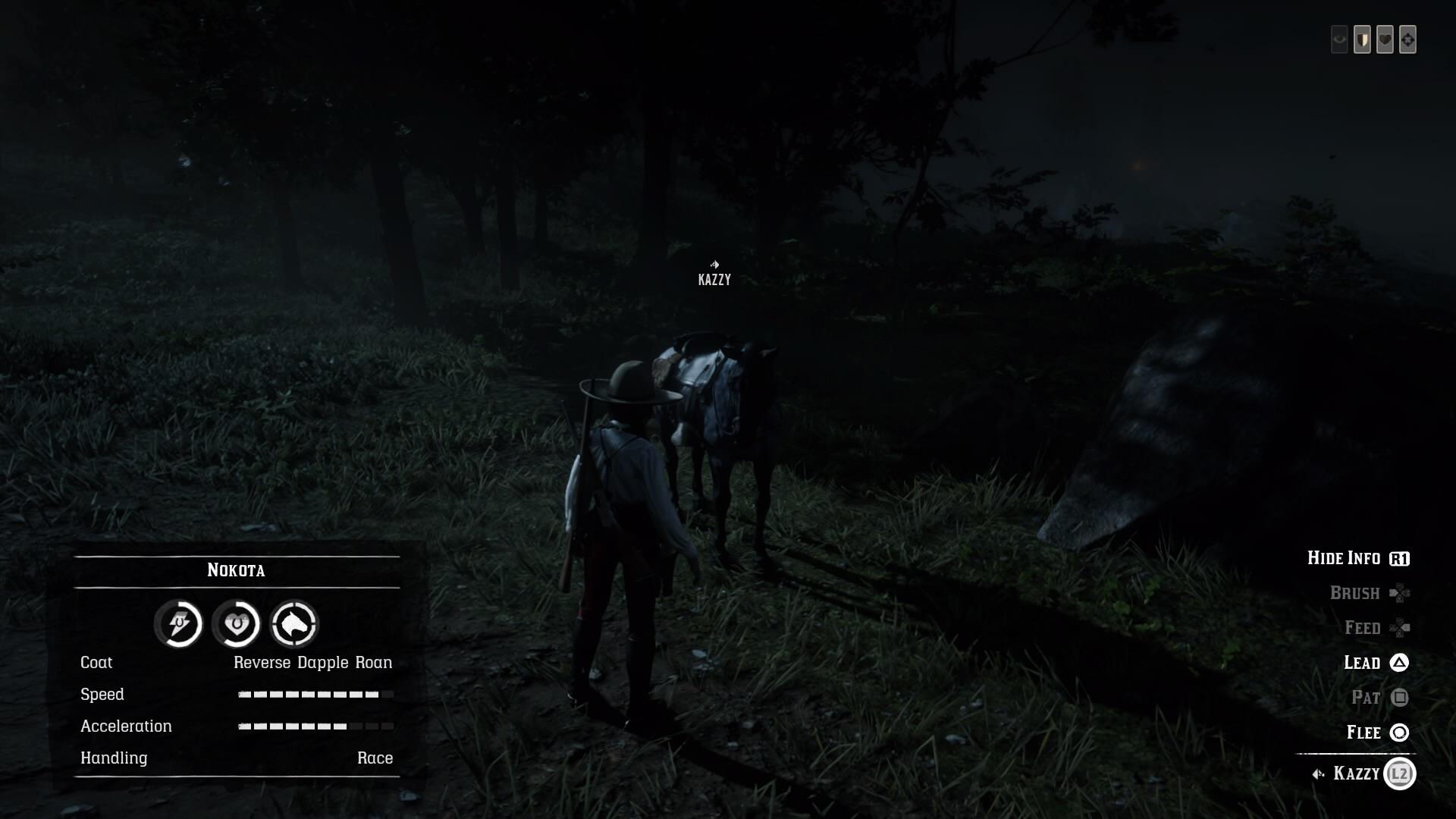
Task: Click the Flee command
Action: click(1376, 733)
